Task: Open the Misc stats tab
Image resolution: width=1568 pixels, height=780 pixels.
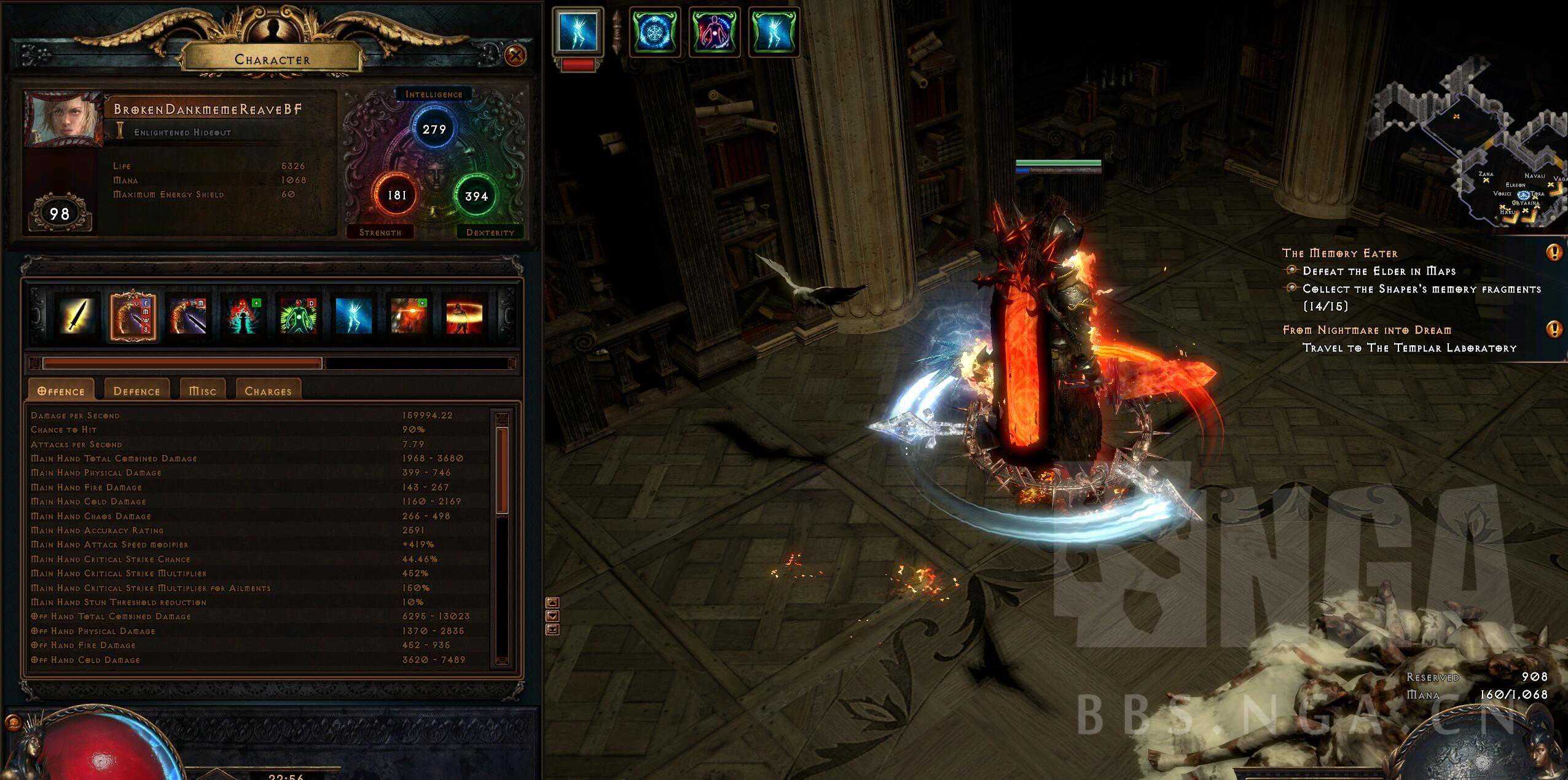Action: (202, 391)
